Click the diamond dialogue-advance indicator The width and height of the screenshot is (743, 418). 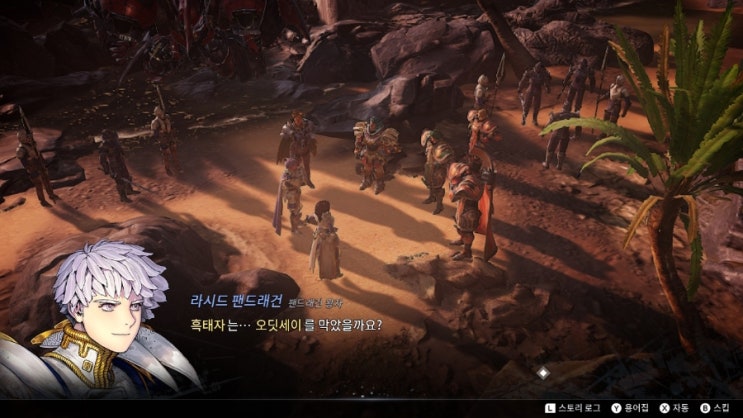pyautogui.click(x=543, y=372)
